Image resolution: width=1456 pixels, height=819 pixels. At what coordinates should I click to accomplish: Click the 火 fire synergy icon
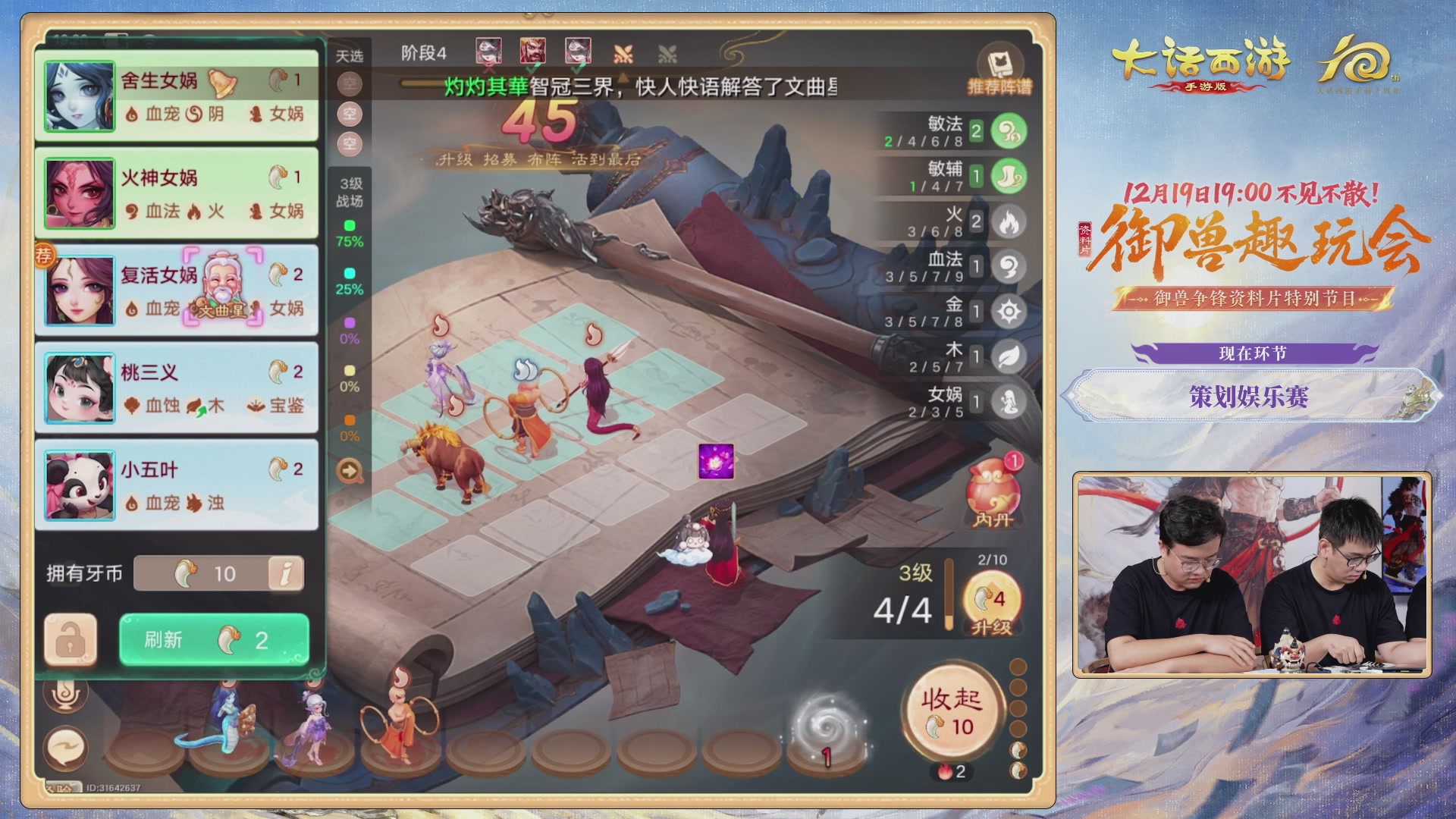(1009, 221)
